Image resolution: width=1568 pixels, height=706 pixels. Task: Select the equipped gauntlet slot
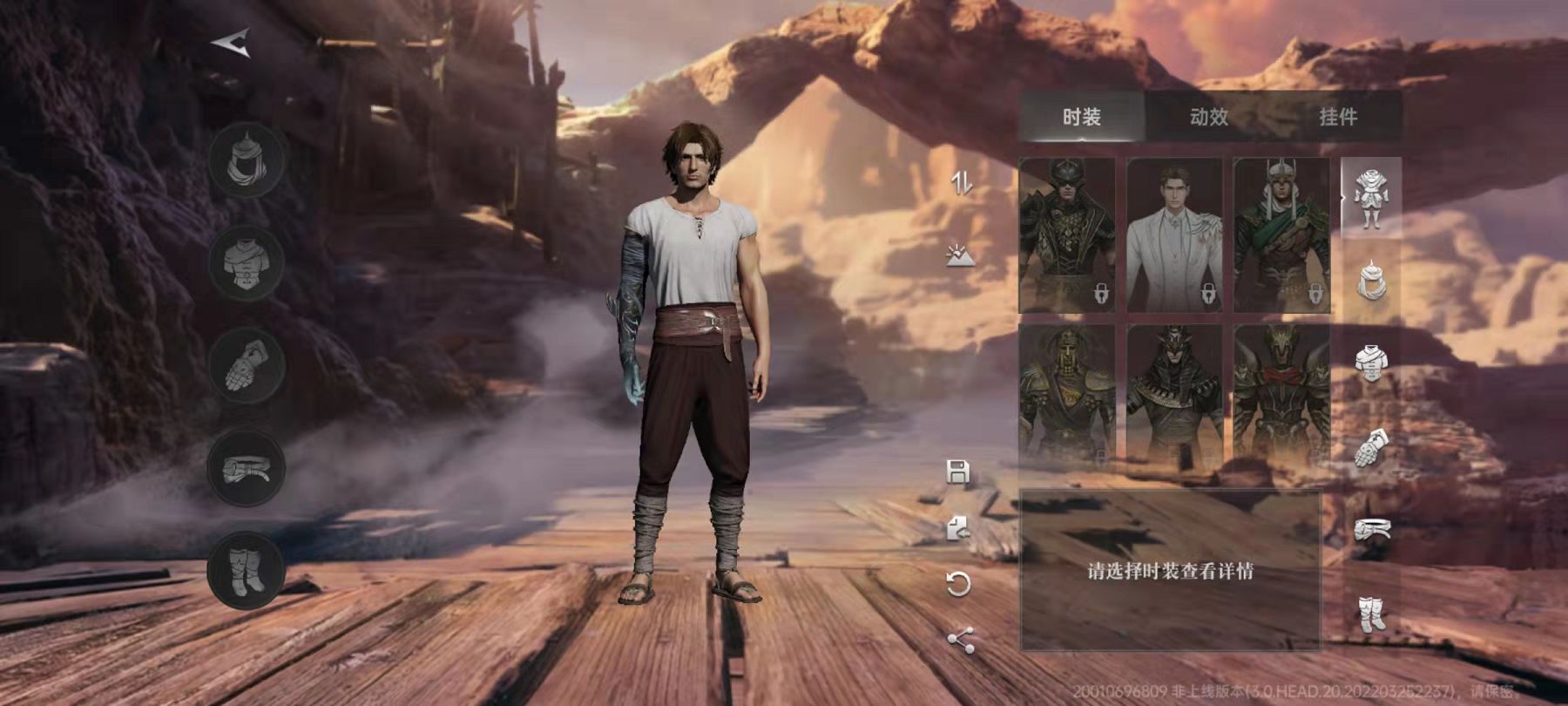(x=247, y=365)
